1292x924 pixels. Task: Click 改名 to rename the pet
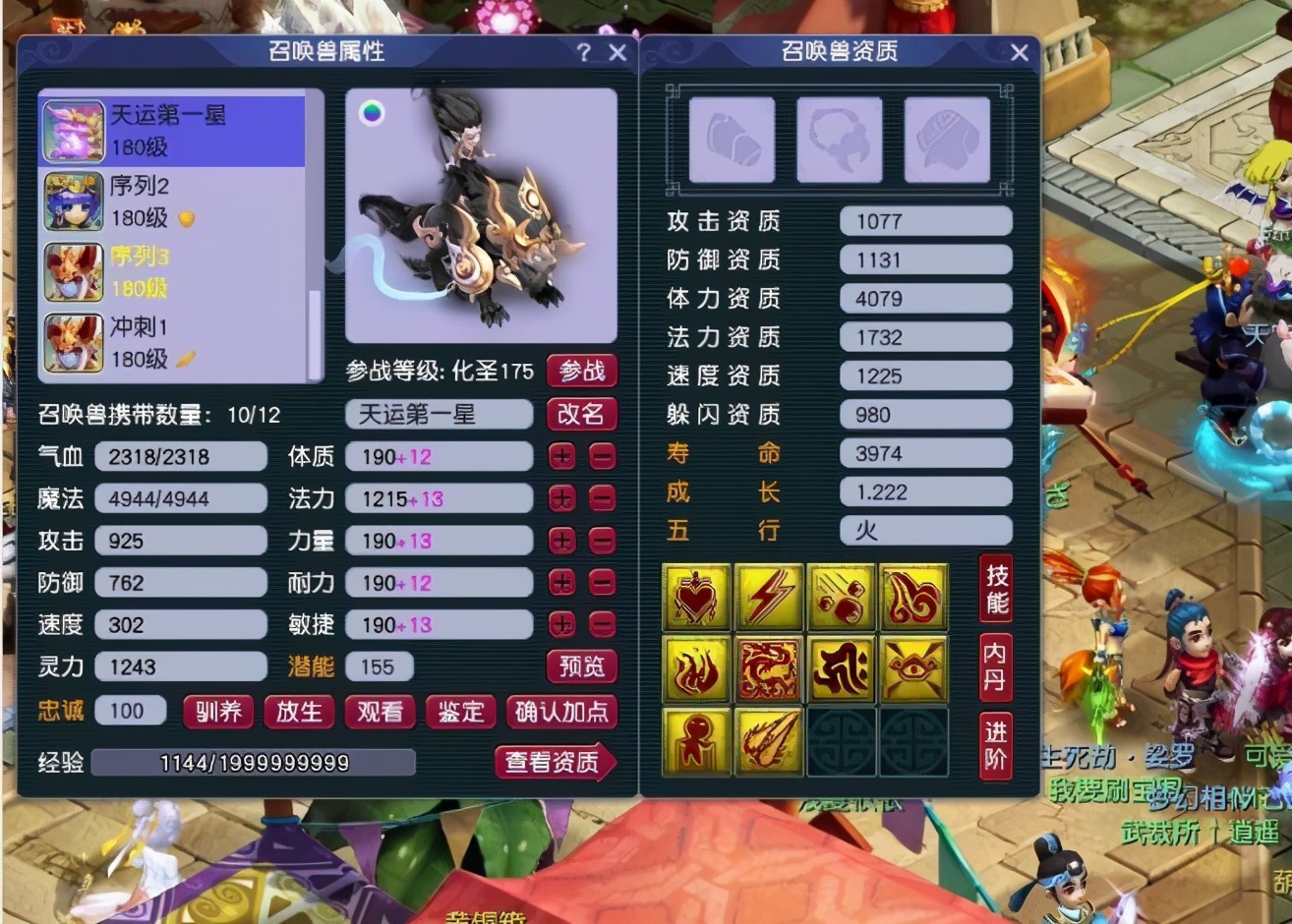point(581,415)
